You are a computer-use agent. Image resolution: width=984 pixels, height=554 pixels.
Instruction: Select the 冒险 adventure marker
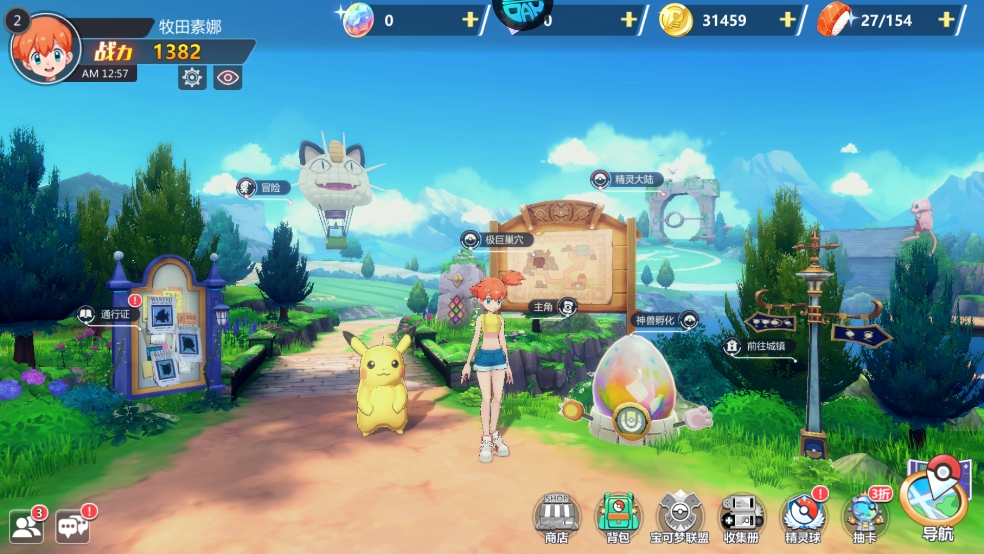264,187
